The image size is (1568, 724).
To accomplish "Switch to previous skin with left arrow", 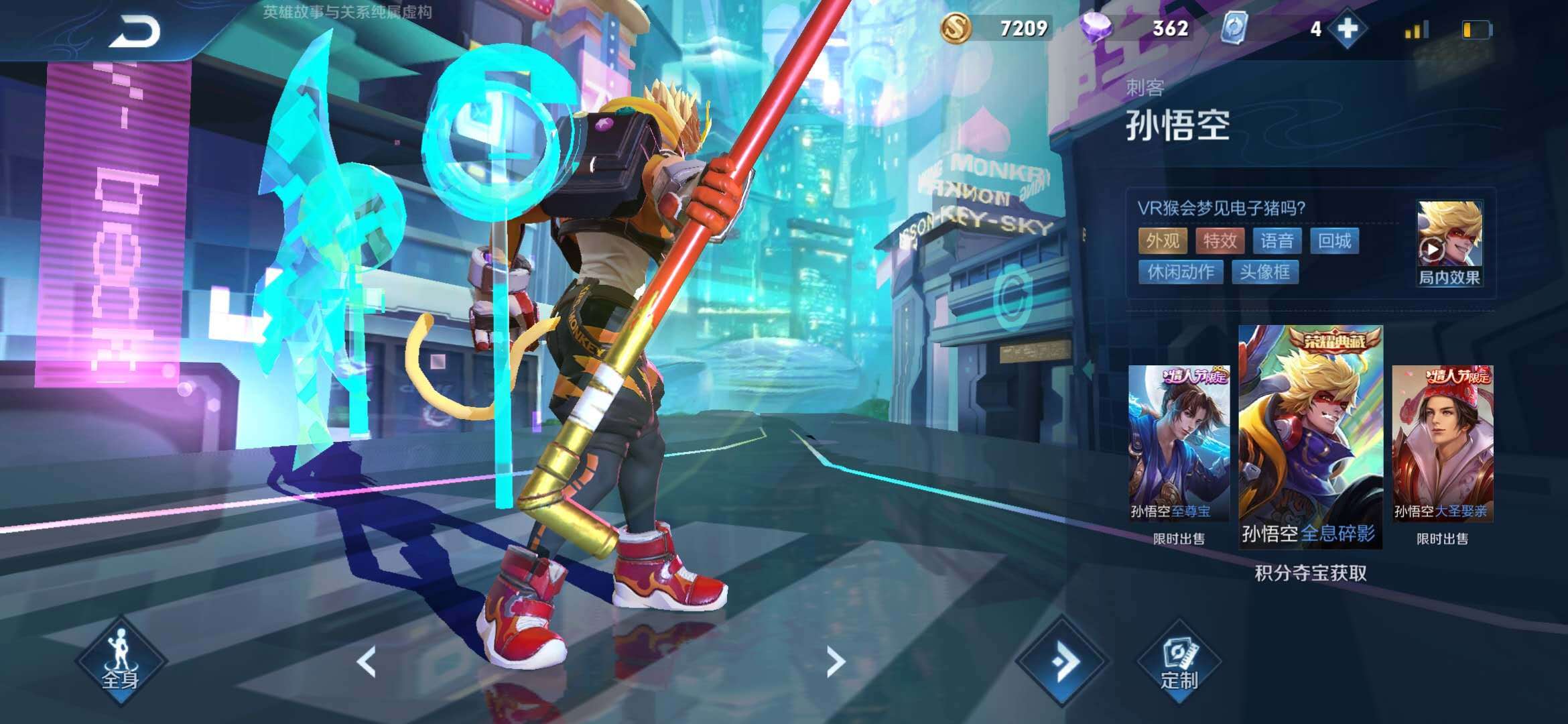I will tap(367, 662).
